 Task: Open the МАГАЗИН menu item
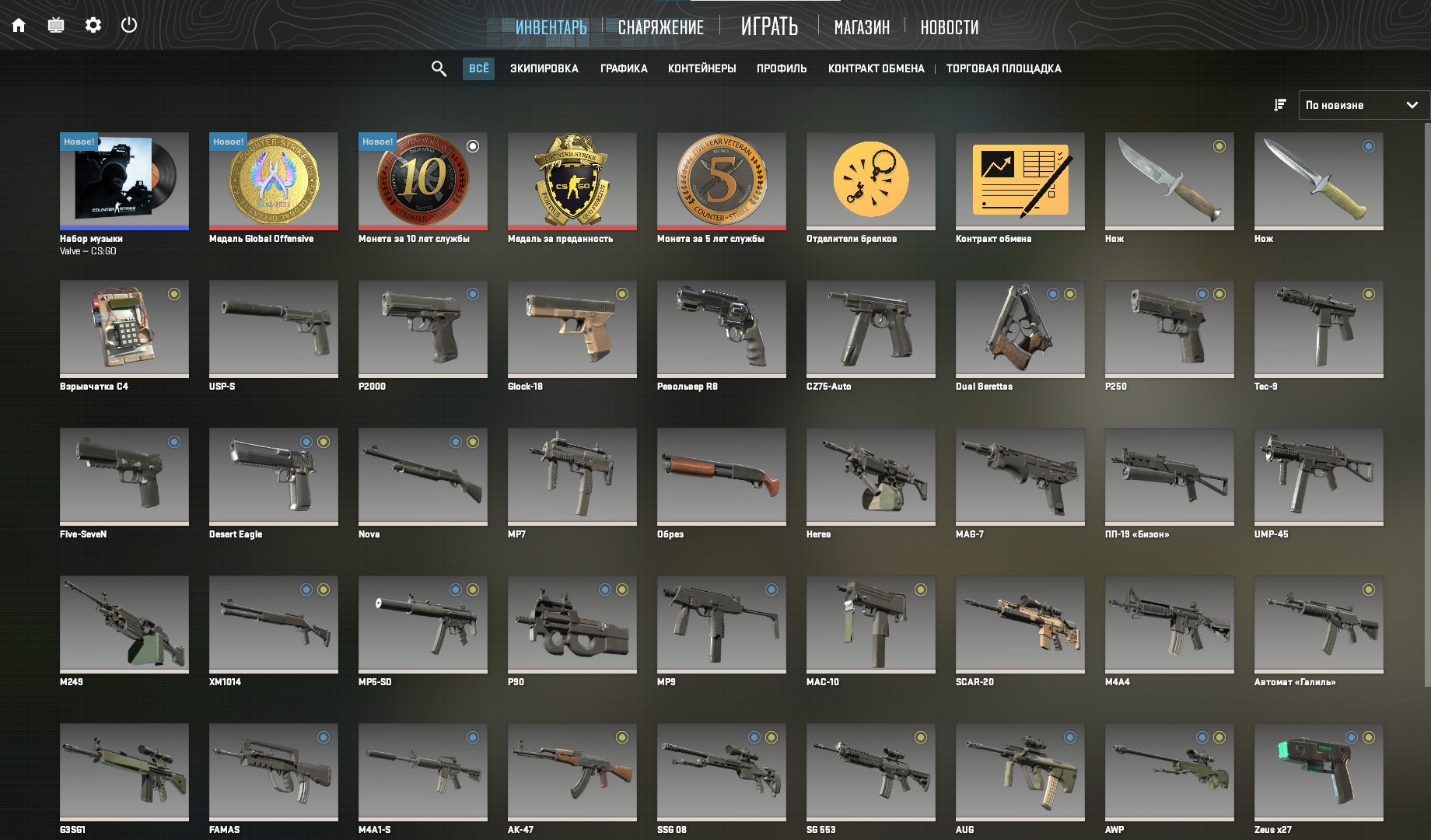point(862,27)
